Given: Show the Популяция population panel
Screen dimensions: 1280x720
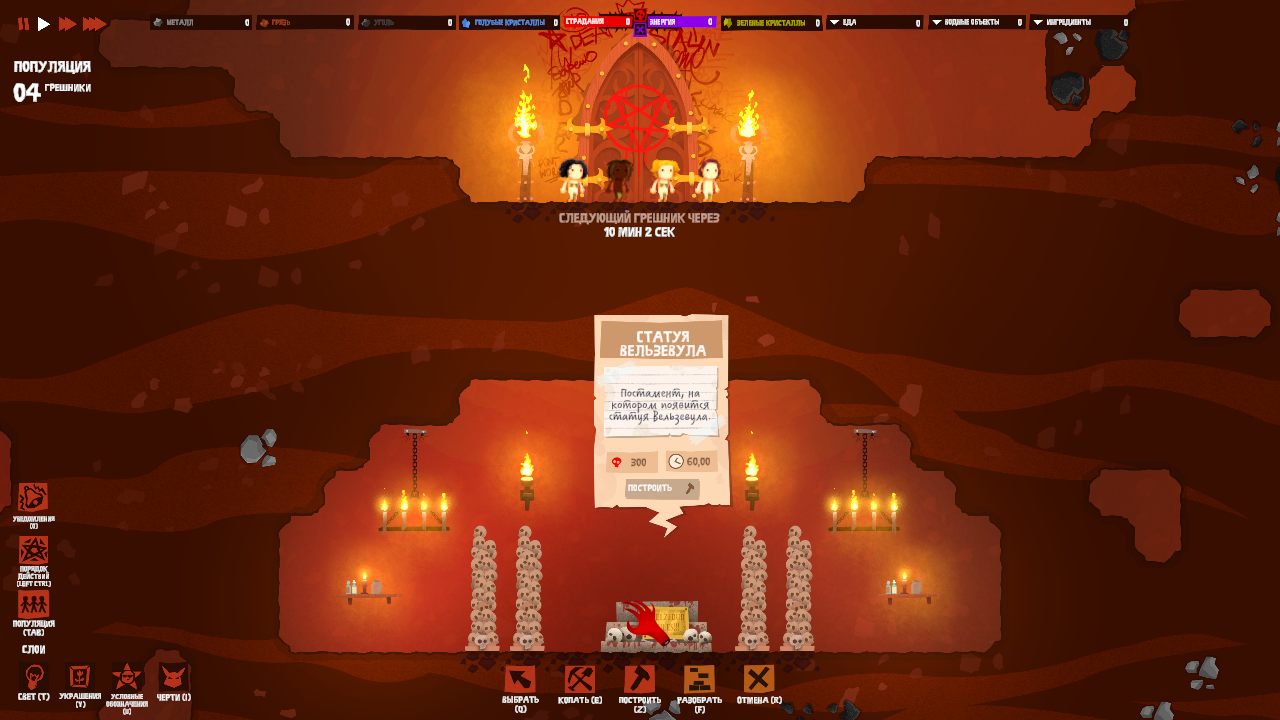Looking at the screenshot, I should point(33,605).
